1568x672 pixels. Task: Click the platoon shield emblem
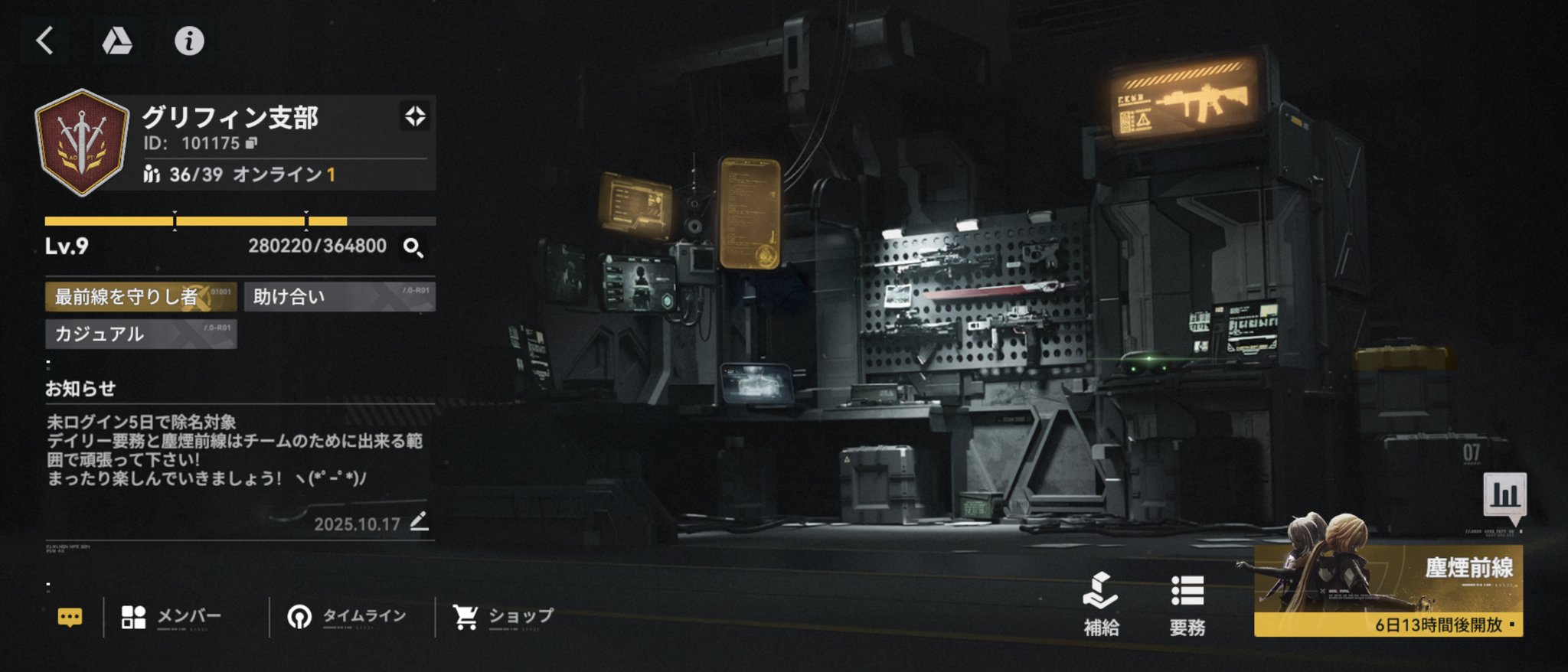click(x=82, y=142)
